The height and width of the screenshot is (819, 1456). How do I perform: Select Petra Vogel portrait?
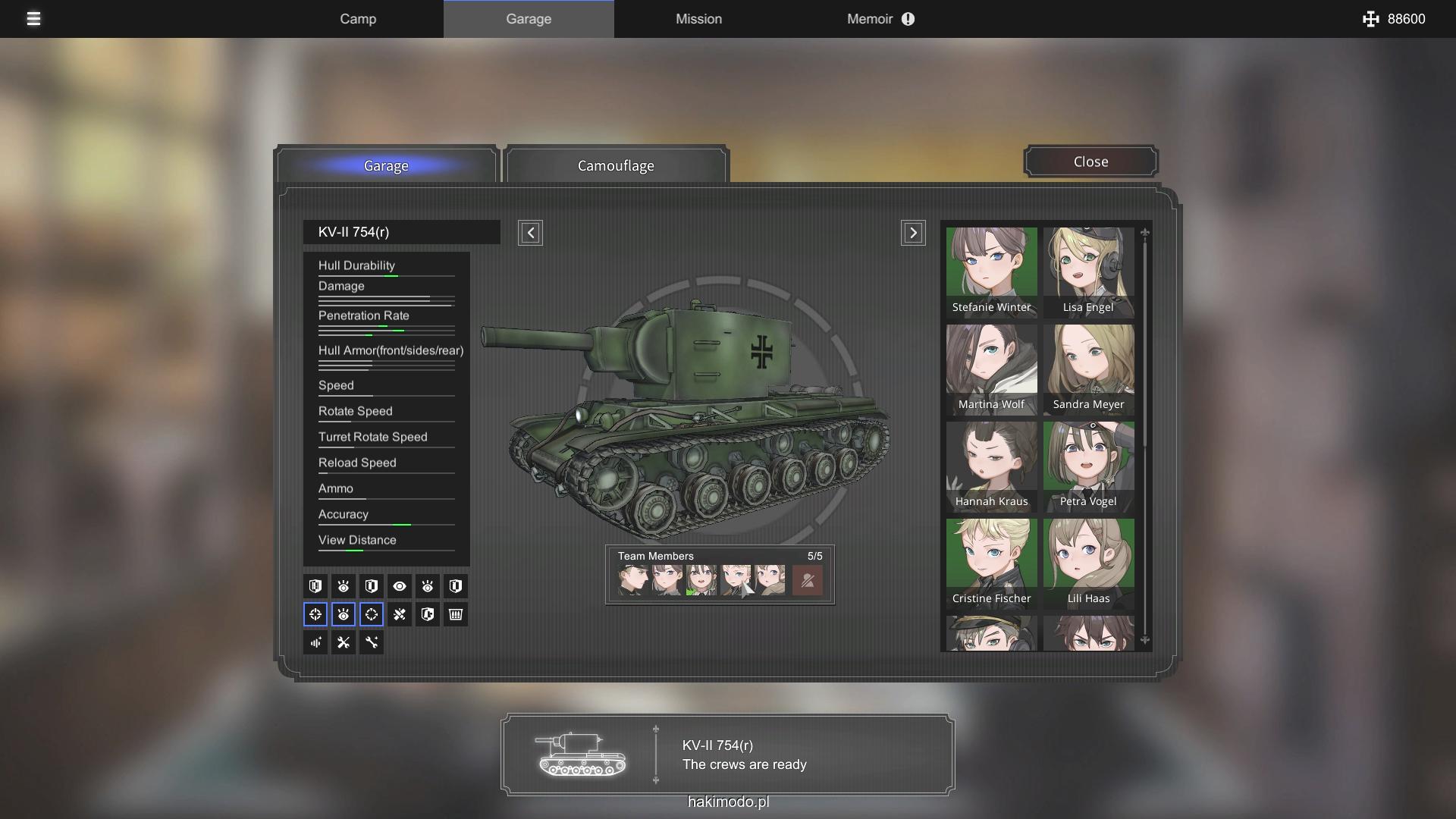(x=1088, y=466)
